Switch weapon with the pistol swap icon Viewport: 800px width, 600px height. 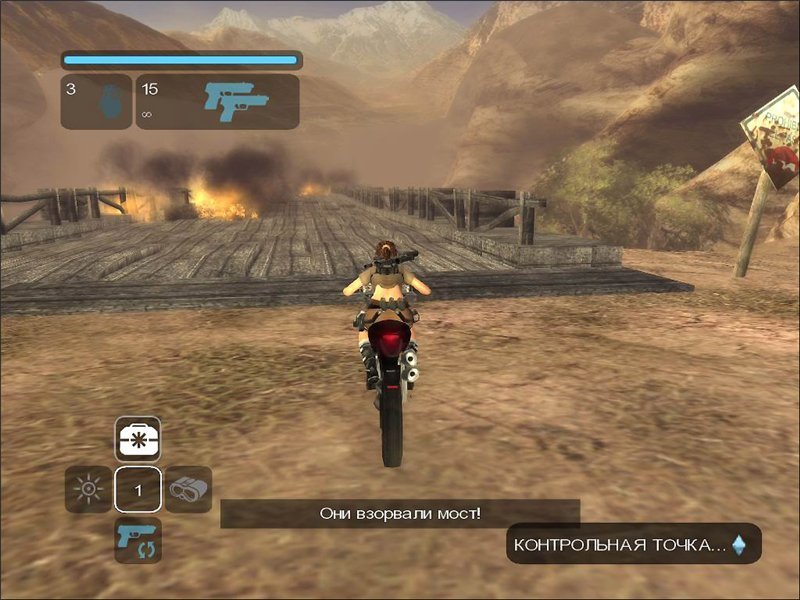(x=138, y=540)
